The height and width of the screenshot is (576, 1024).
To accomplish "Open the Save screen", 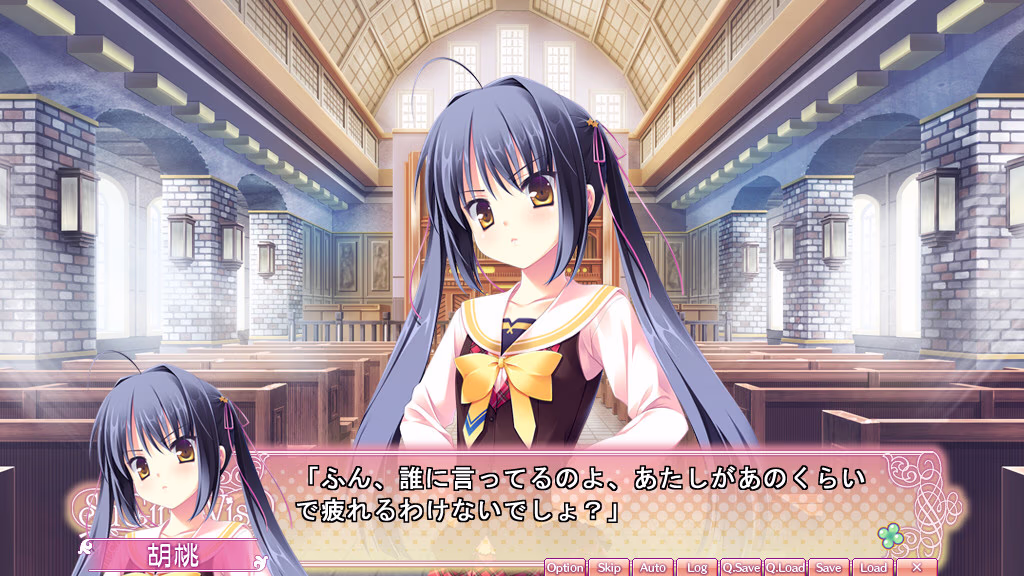I will (828, 567).
